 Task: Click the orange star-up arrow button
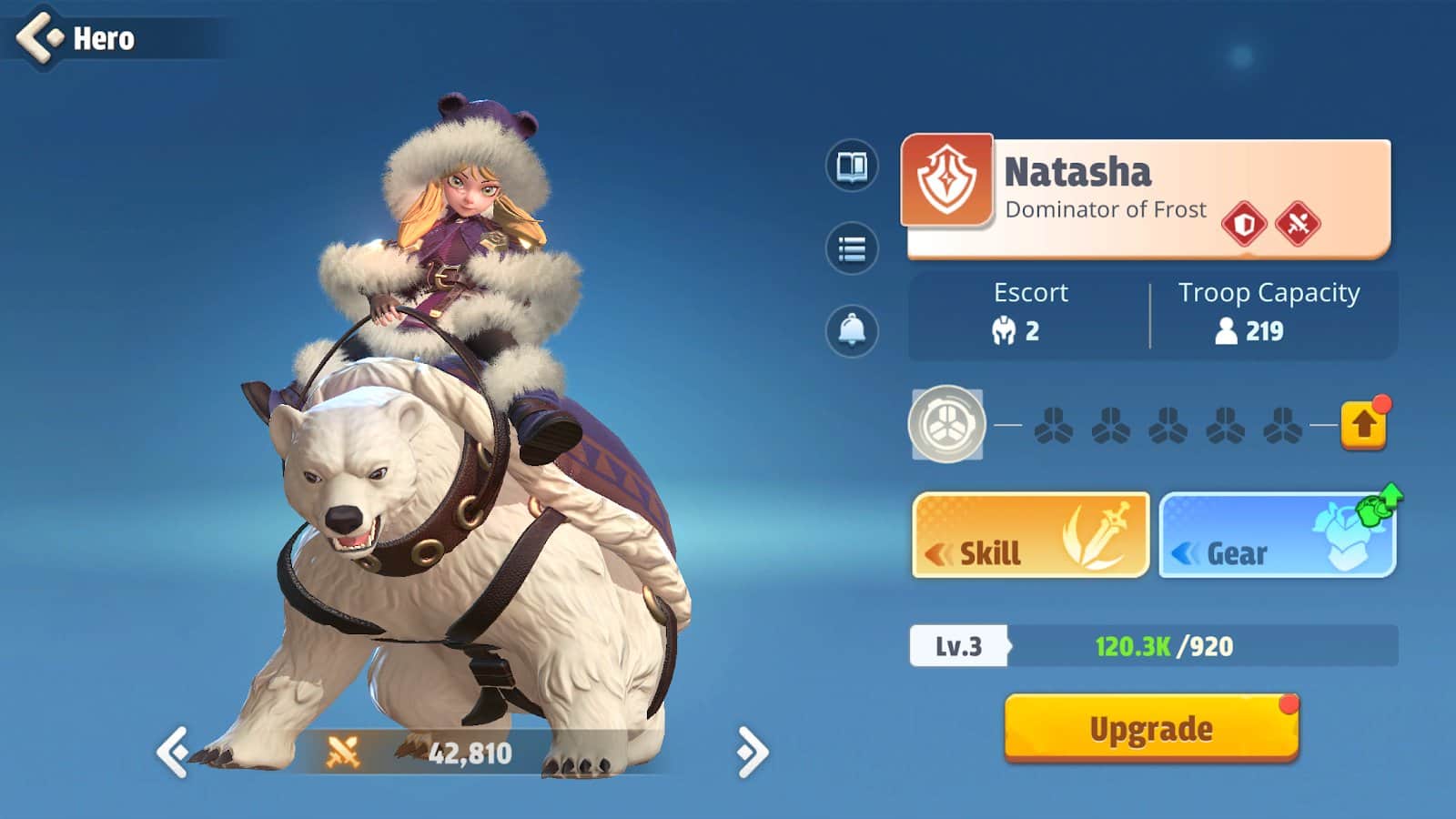tap(1363, 425)
